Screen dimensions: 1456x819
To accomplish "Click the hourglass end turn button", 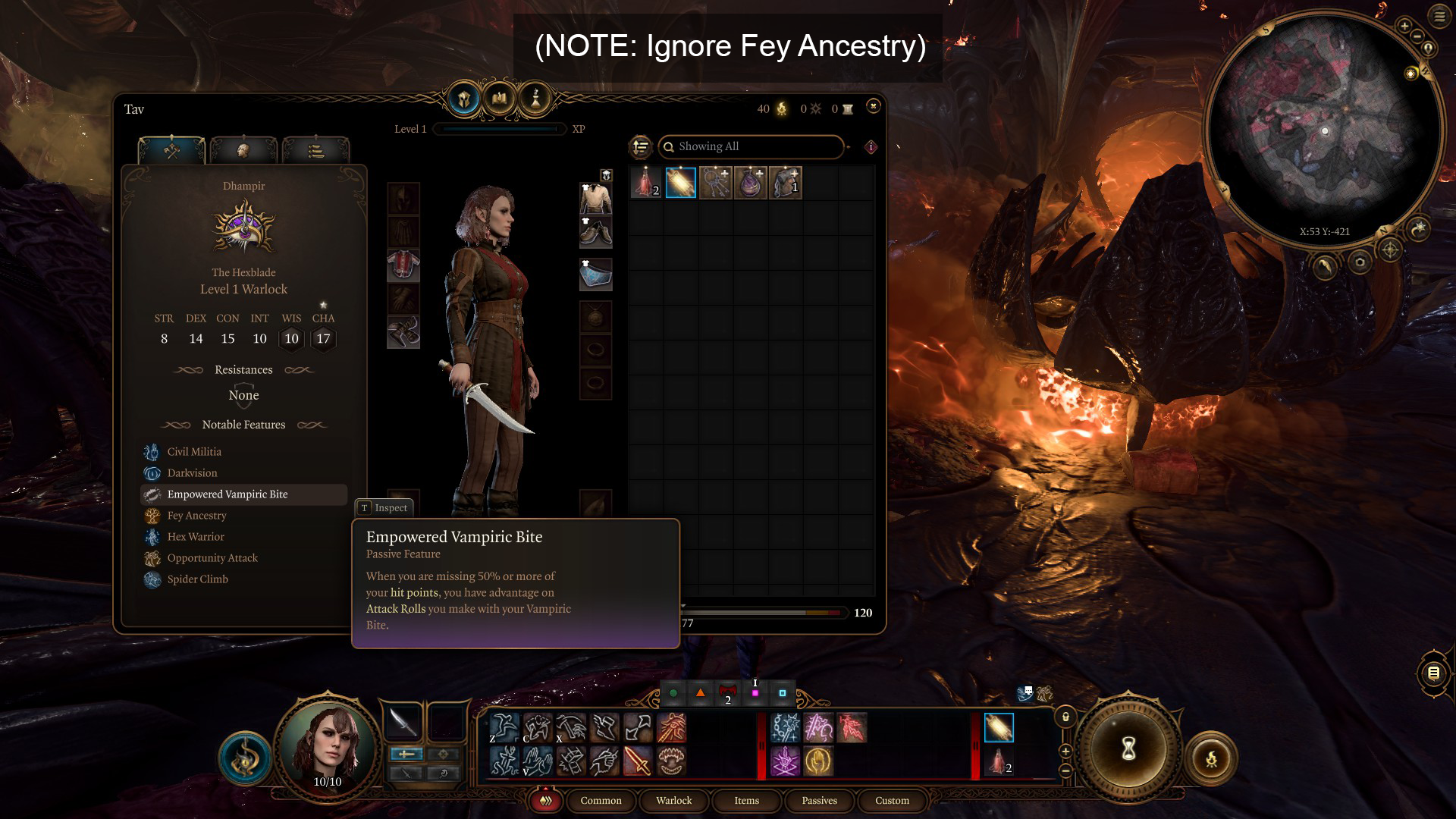I will pos(1128,749).
